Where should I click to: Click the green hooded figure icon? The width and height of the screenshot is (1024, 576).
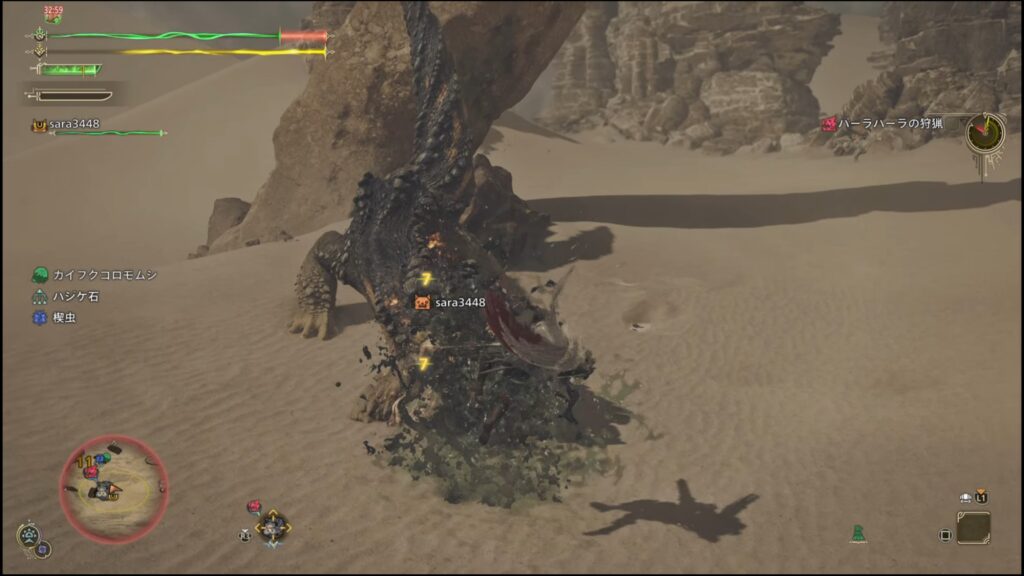858,534
